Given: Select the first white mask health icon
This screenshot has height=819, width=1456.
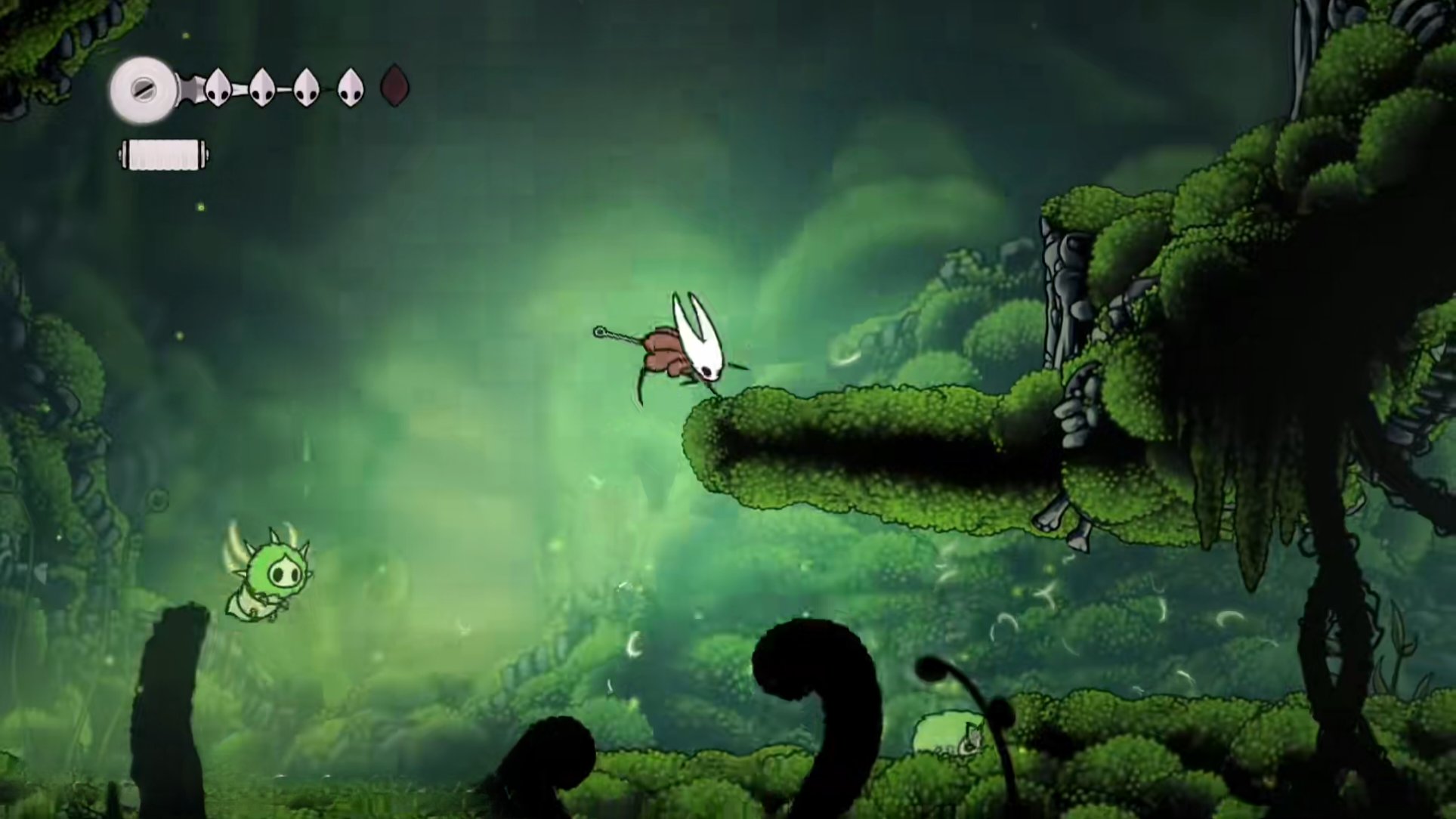Looking at the screenshot, I should (216, 86).
